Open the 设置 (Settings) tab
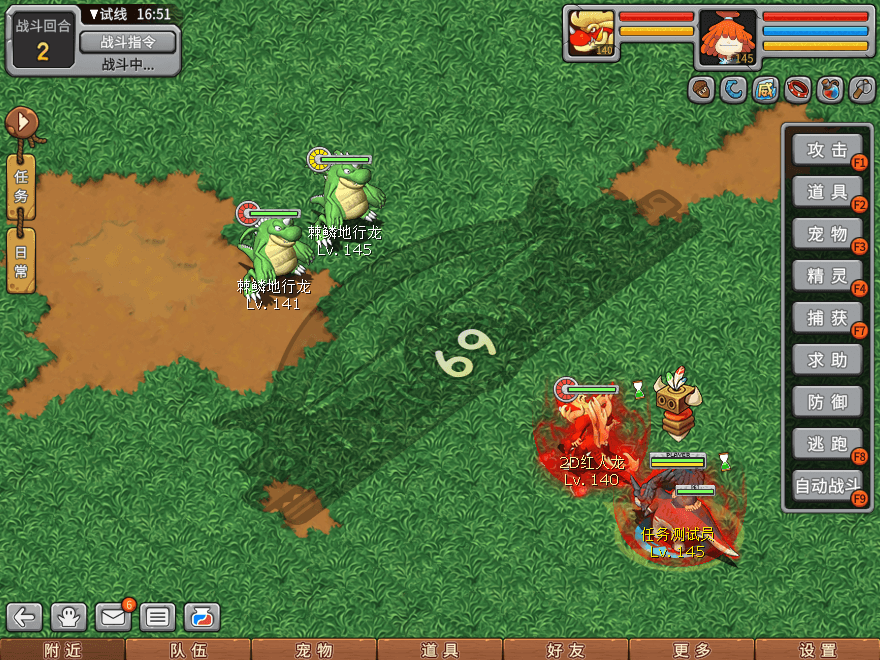The width and height of the screenshot is (880, 660). point(817,650)
